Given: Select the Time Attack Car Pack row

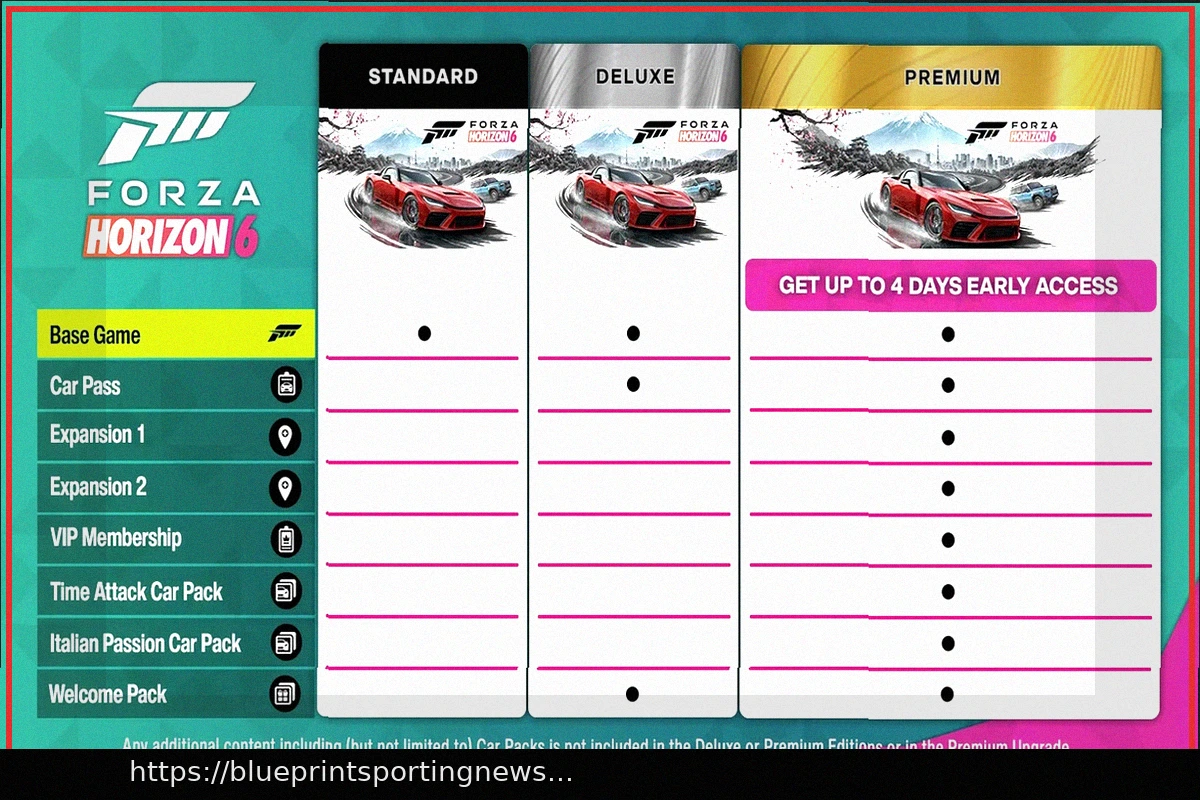Looking at the screenshot, I should 175,592.
